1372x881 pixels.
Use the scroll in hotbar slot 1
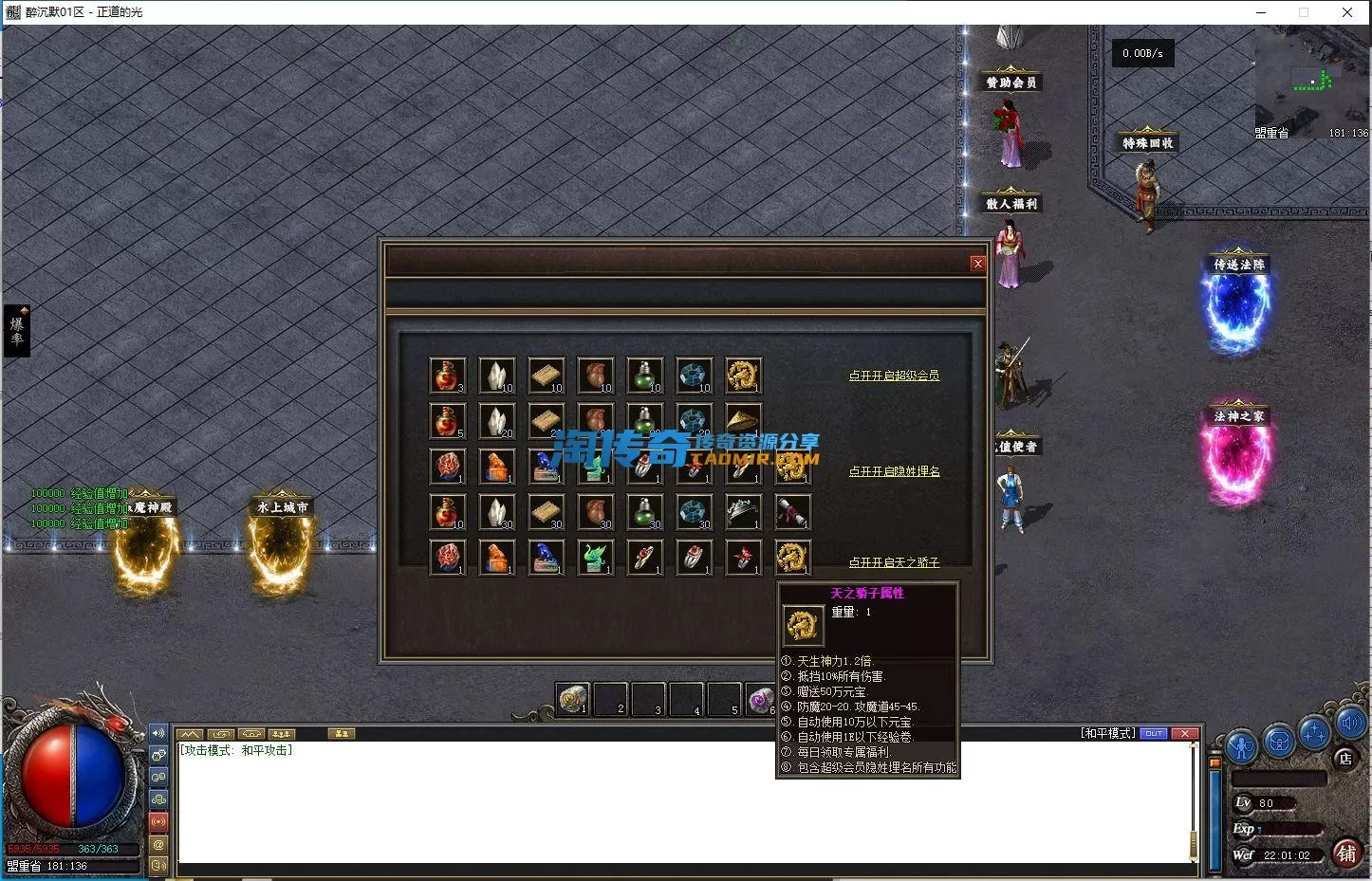(572, 699)
